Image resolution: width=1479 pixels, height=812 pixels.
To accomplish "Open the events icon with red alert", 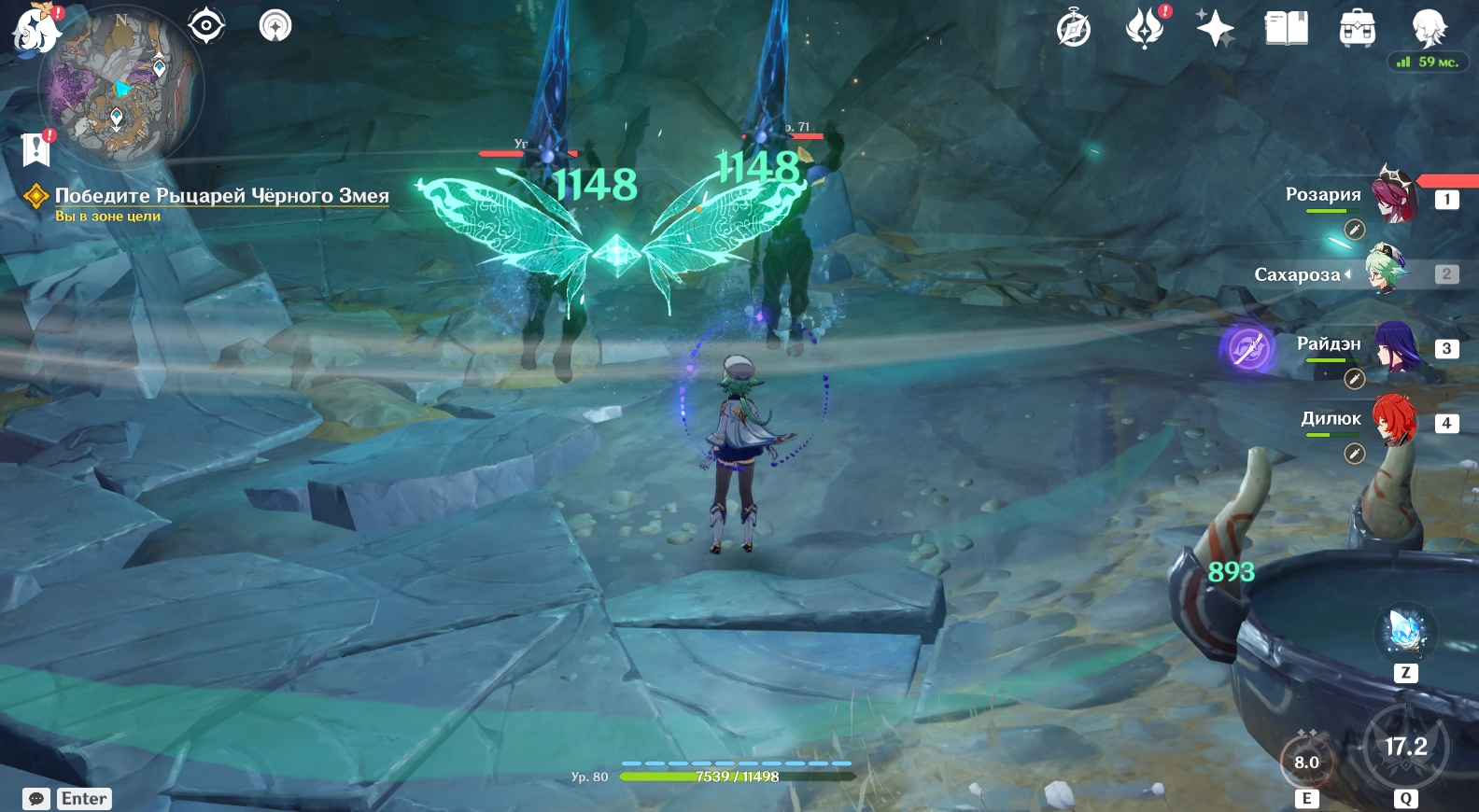I will [x=1145, y=28].
